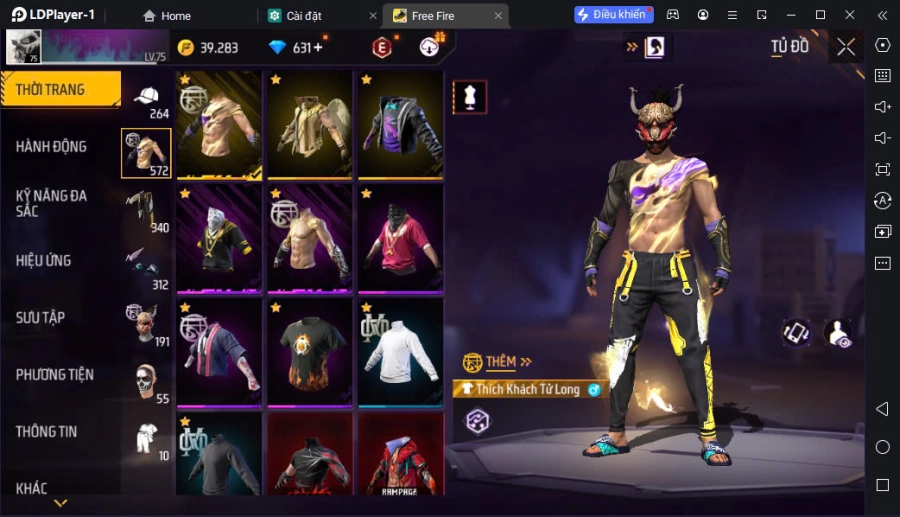Viewport: 900px width, 517px height.
Task: Click the mannequin outfit preset icon
Action: pyautogui.click(x=470, y=96)
